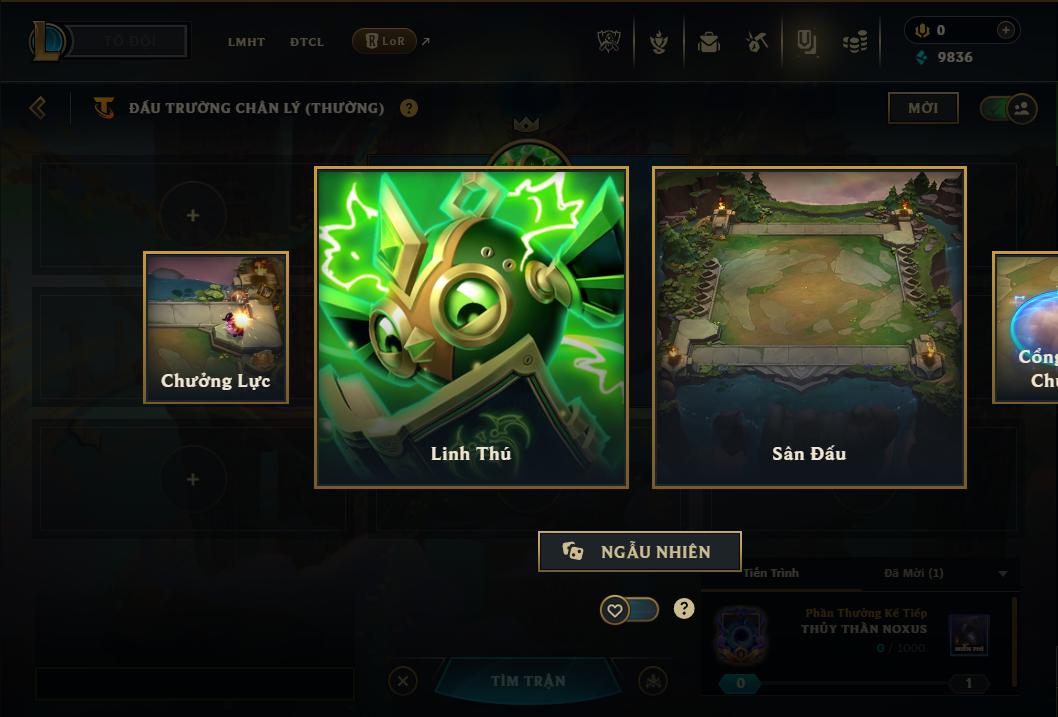
Task: Open the Chưởng Lực thumbnail
Action: [x=216, y=327]
